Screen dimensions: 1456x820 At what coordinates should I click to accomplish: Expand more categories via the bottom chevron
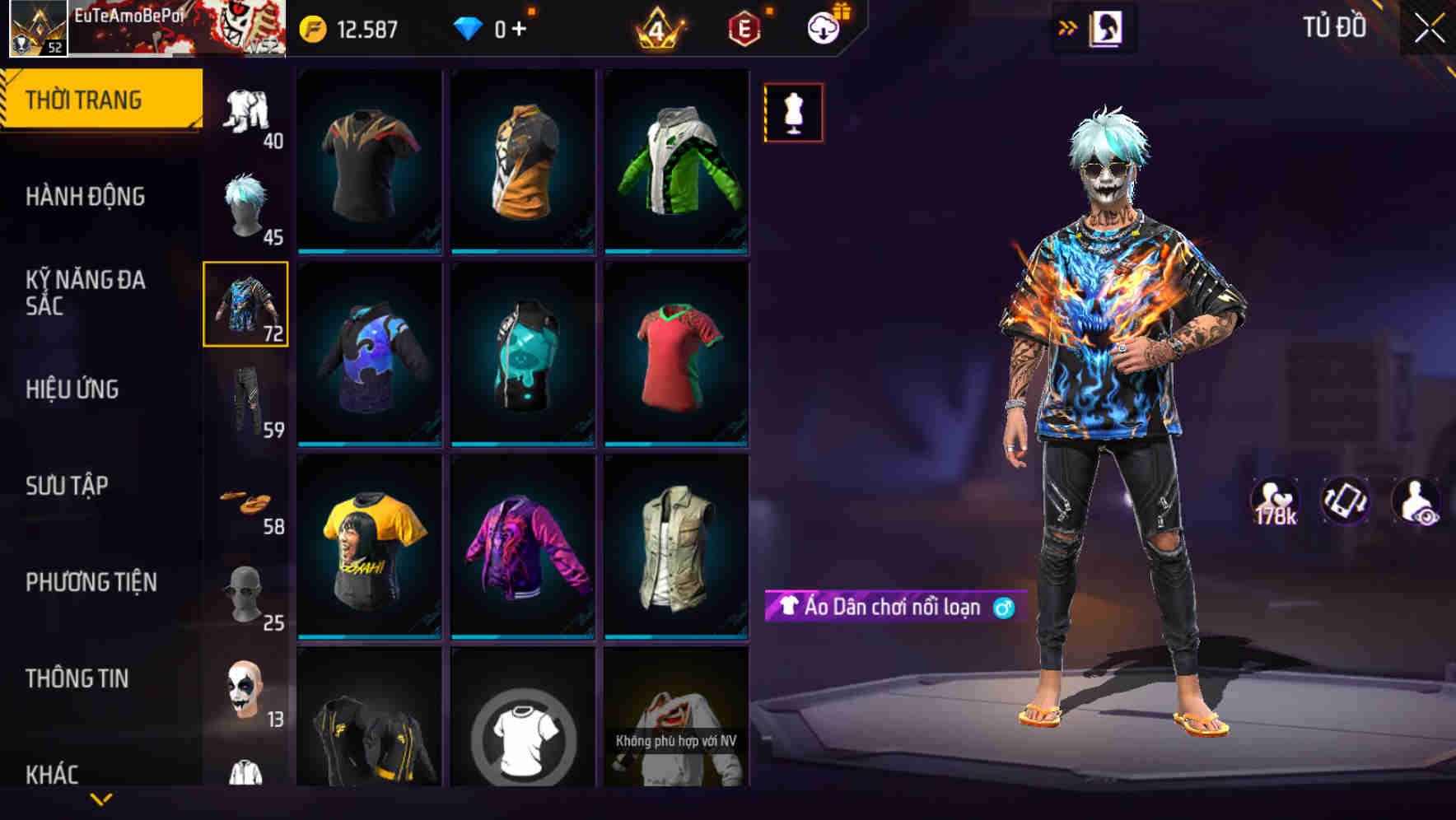[x=101, y=797]
